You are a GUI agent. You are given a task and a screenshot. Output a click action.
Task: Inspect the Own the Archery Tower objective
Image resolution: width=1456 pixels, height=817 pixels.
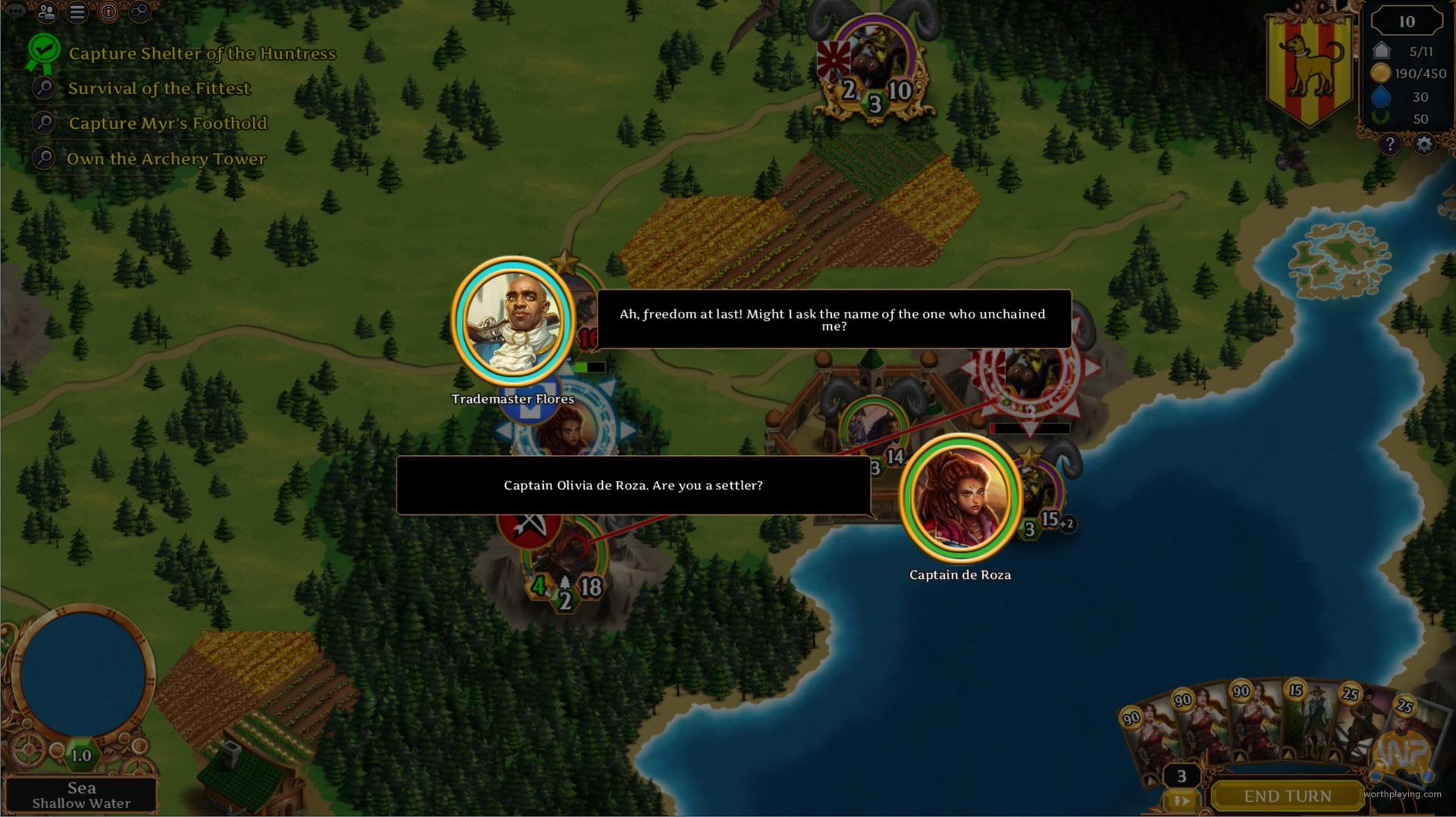tap(166, 159)
